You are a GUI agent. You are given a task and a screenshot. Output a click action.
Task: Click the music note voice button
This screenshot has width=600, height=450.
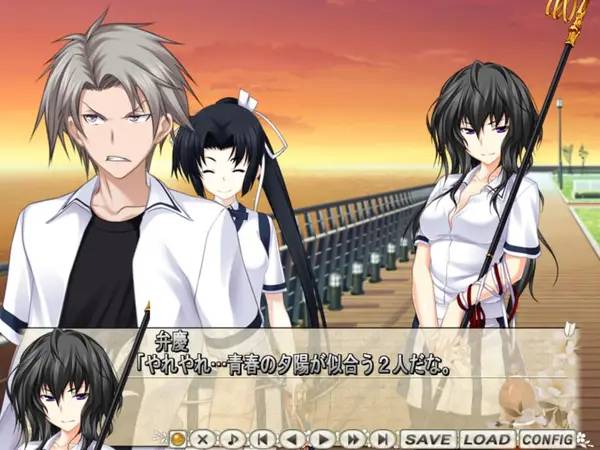[232, 439]
